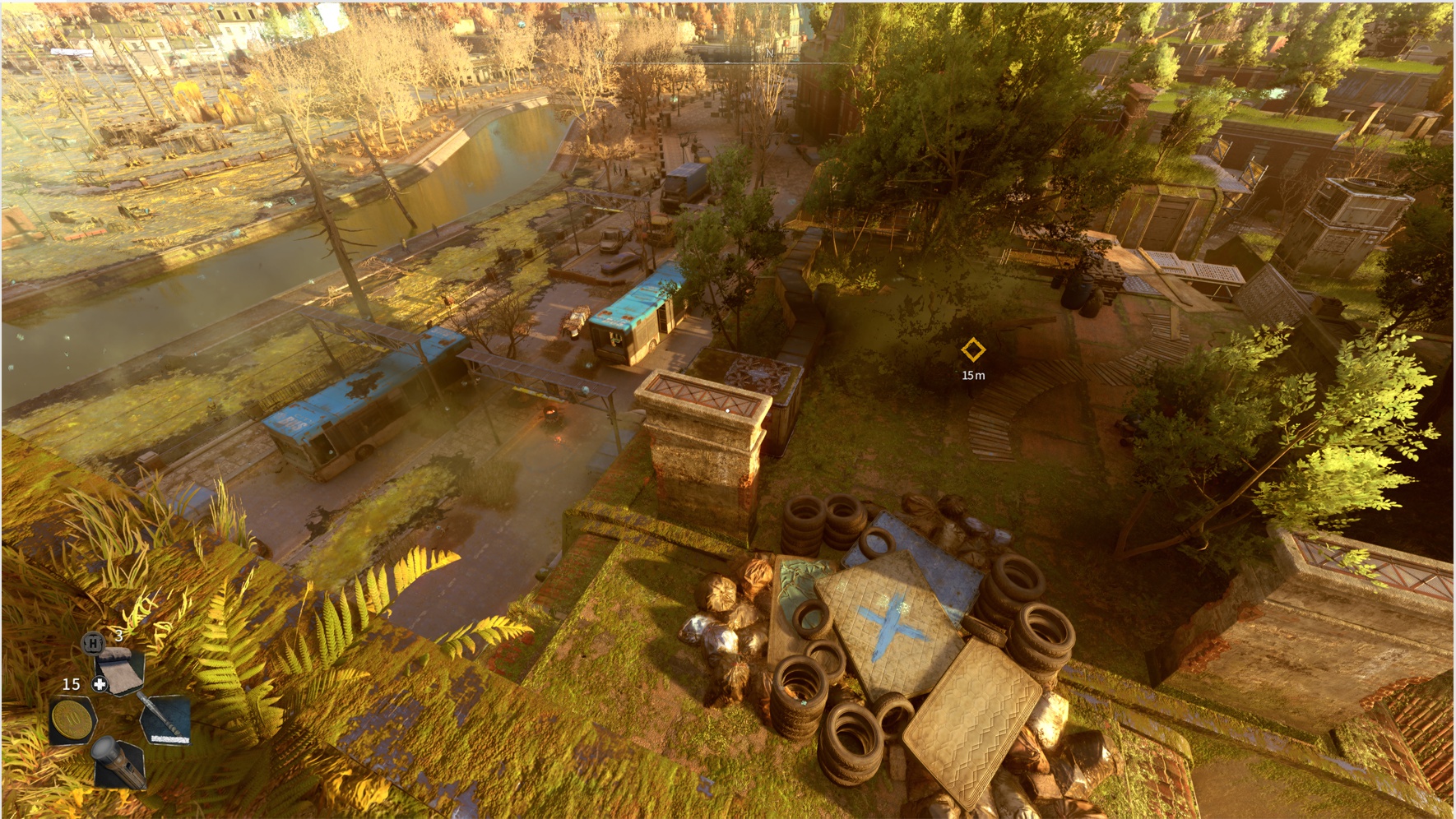1456x819 pixels.
Task: Select the pipe melee weapon slot
Action: coord(166,720)
